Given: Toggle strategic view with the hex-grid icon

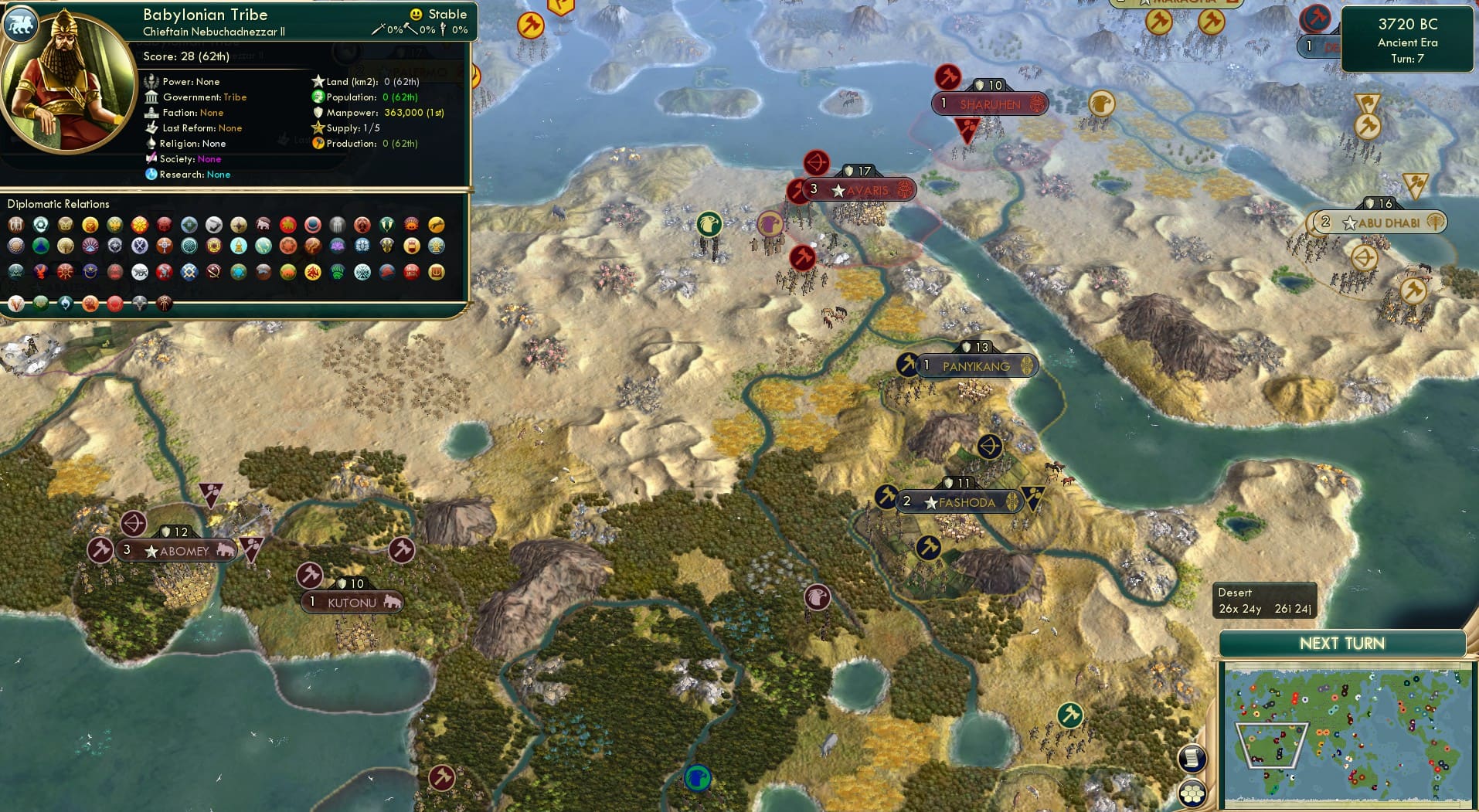Looking at the screenshot, I should pos(1191,791).
